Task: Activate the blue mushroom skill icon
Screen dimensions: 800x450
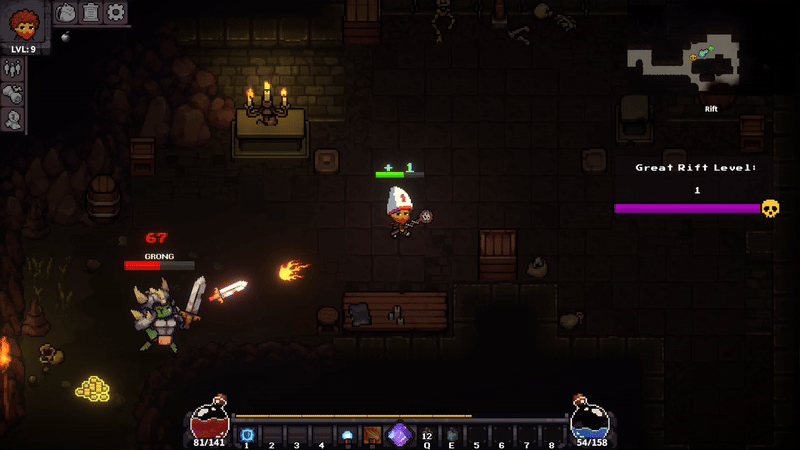Action: [347, 435]
